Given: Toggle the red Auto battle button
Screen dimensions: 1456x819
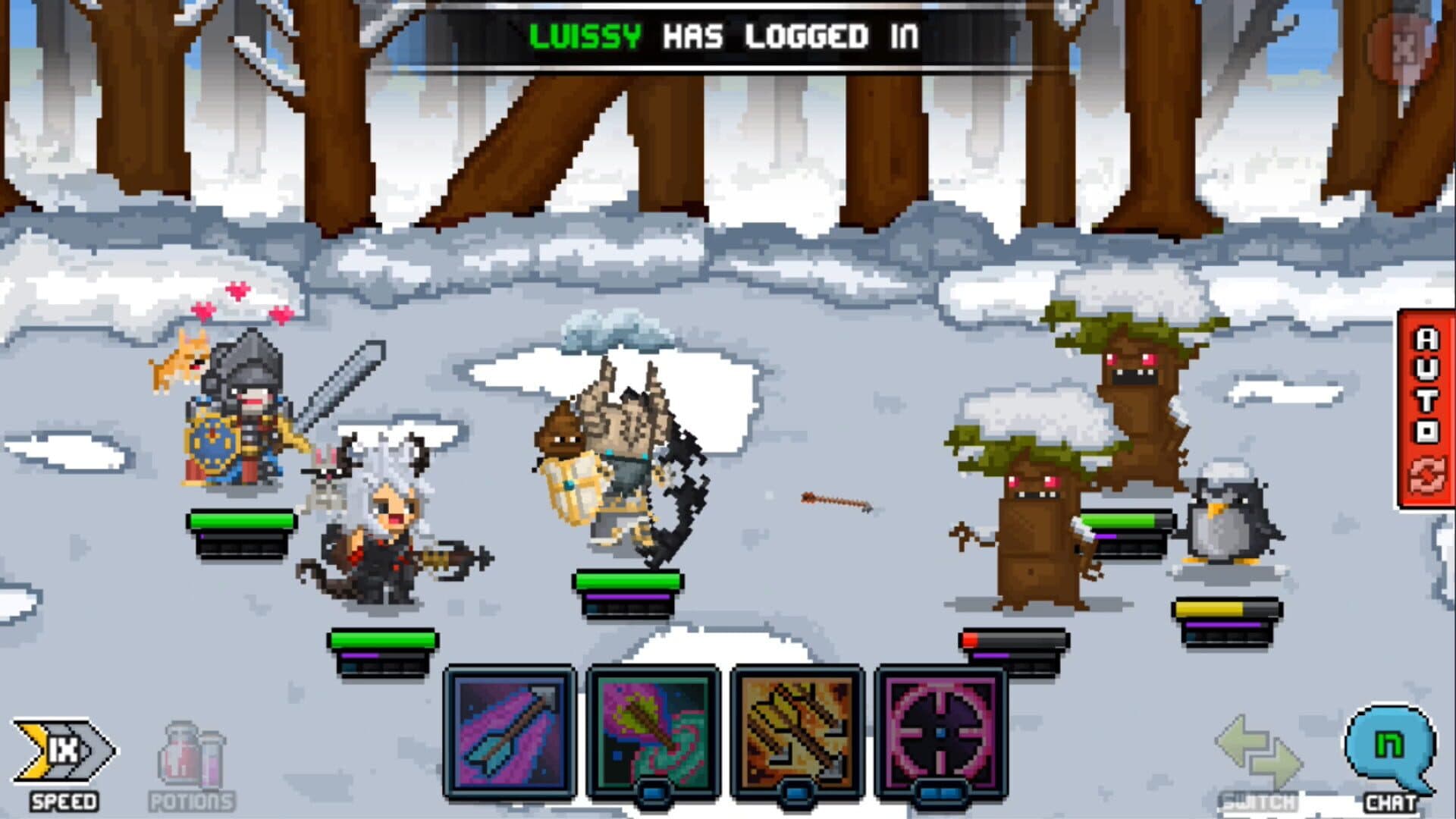Looking at the screenshot, I should (1426, 408).
